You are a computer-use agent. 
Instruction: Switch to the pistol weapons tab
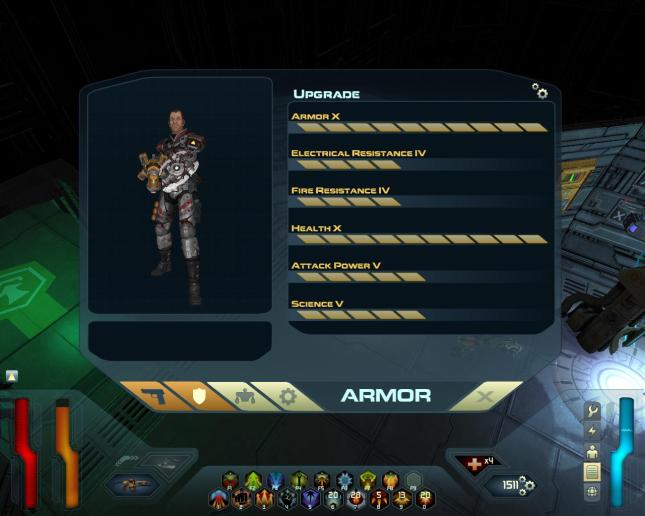tap(151, 396)
